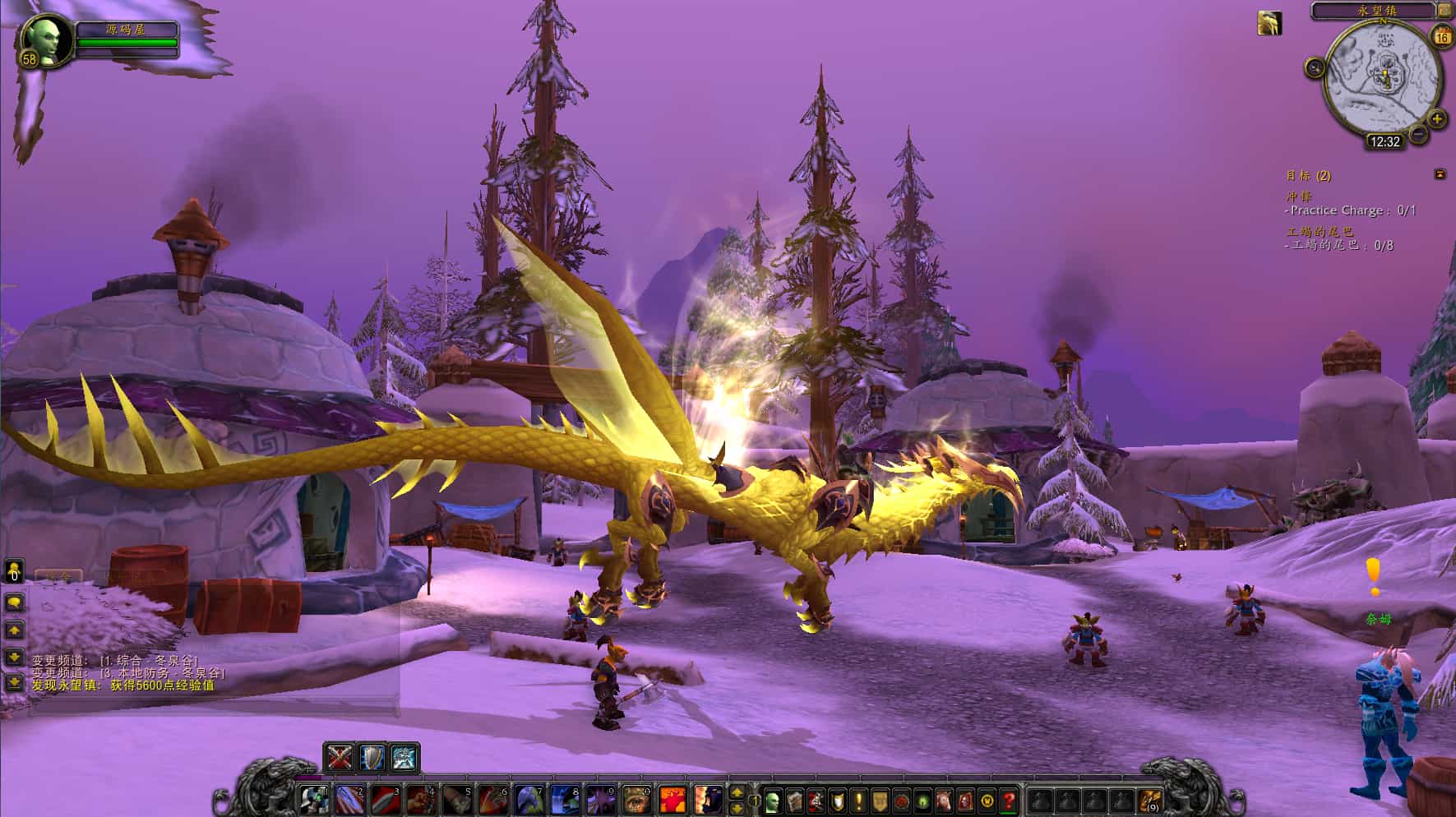This screenshot has height=817, width=1456.
Task: Click the minimap tracking magnifier button
Action: (1315, 67)
